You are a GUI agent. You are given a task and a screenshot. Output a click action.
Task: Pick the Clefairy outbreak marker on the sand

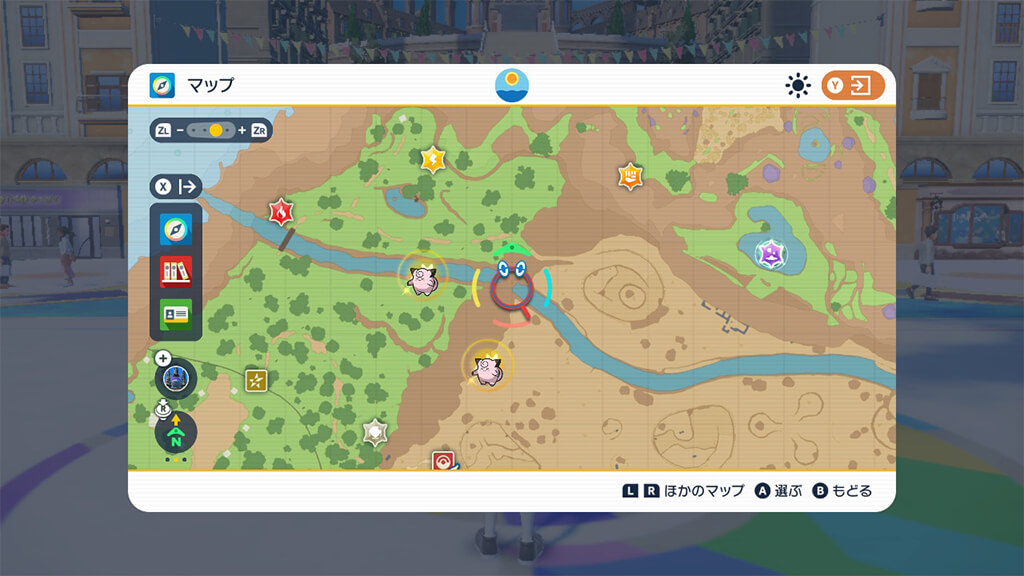487,365
